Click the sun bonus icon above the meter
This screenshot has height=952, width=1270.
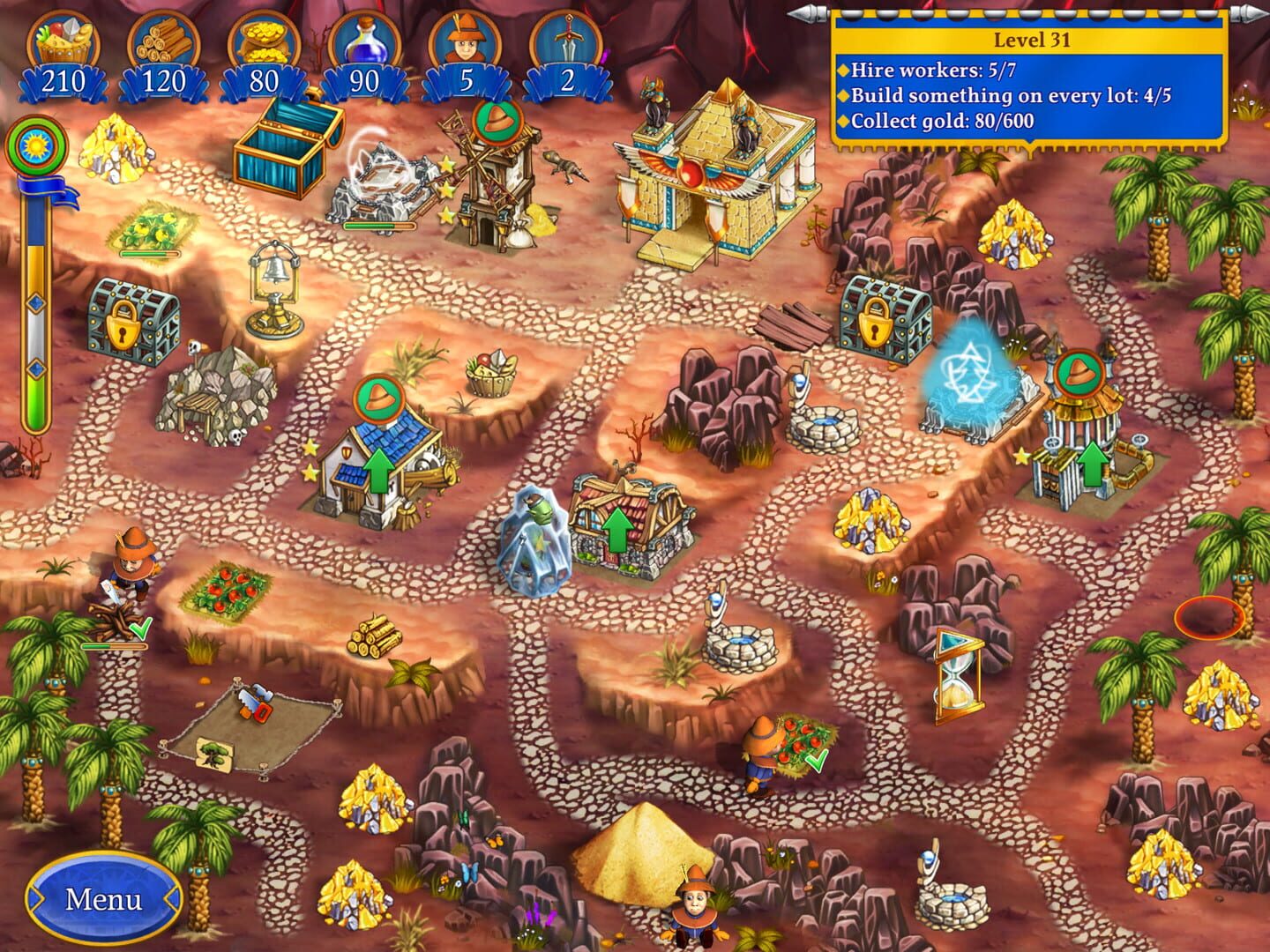35,145
